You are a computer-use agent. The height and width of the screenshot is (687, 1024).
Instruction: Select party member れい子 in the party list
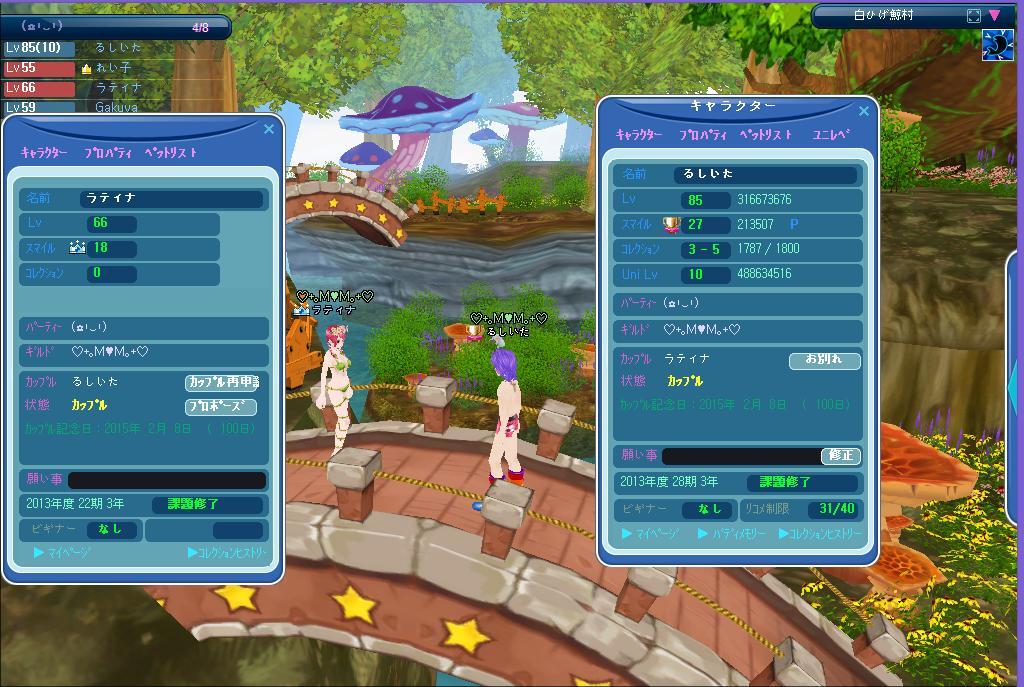coord(112,68)
